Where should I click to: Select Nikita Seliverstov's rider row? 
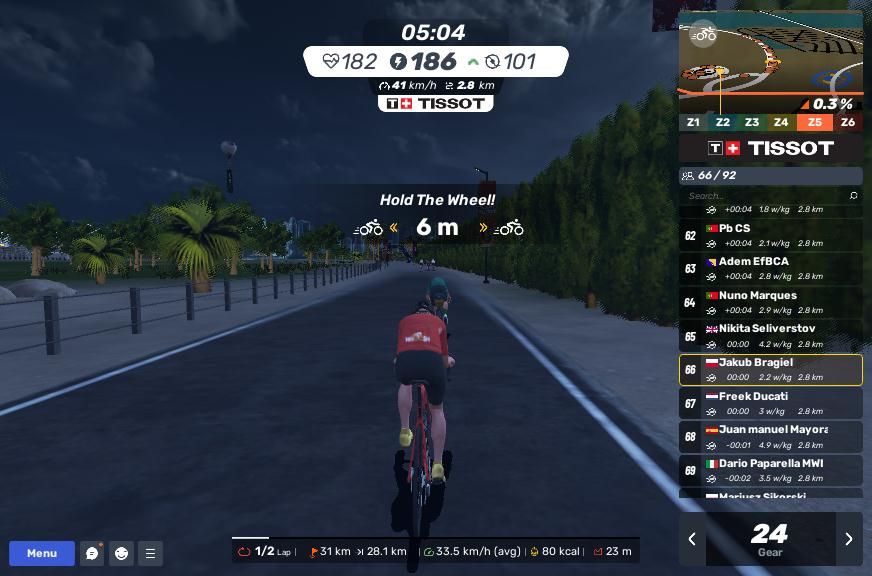point(770,336)
